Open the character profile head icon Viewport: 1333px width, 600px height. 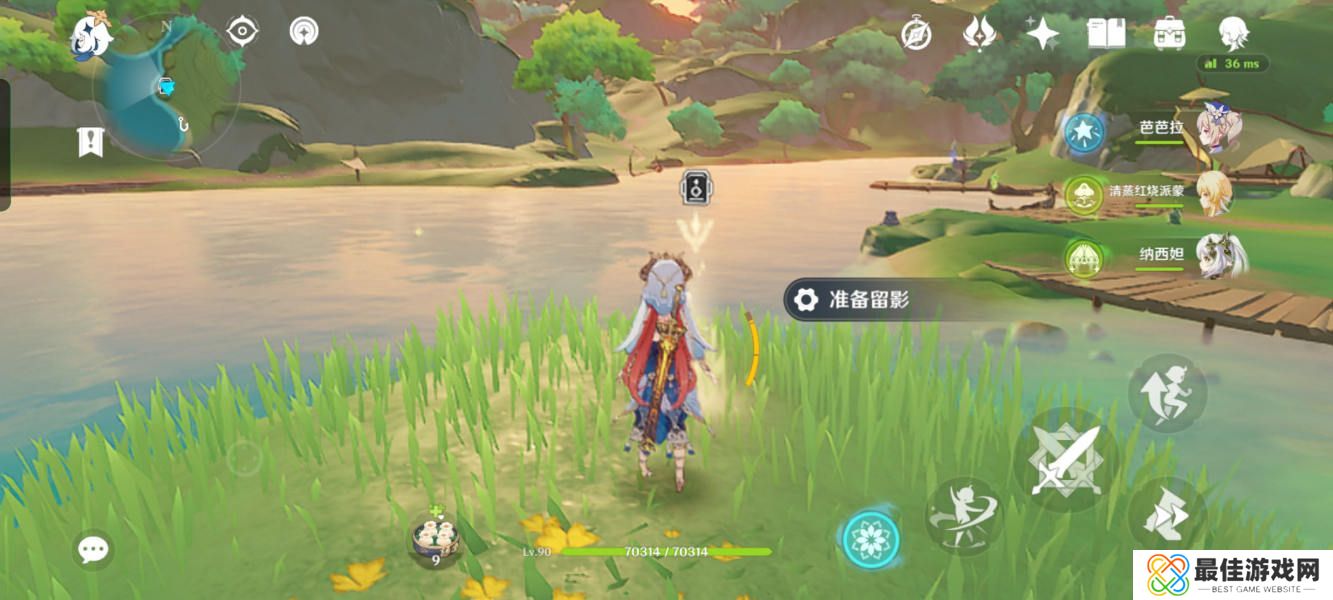[x=1233, y=33]
